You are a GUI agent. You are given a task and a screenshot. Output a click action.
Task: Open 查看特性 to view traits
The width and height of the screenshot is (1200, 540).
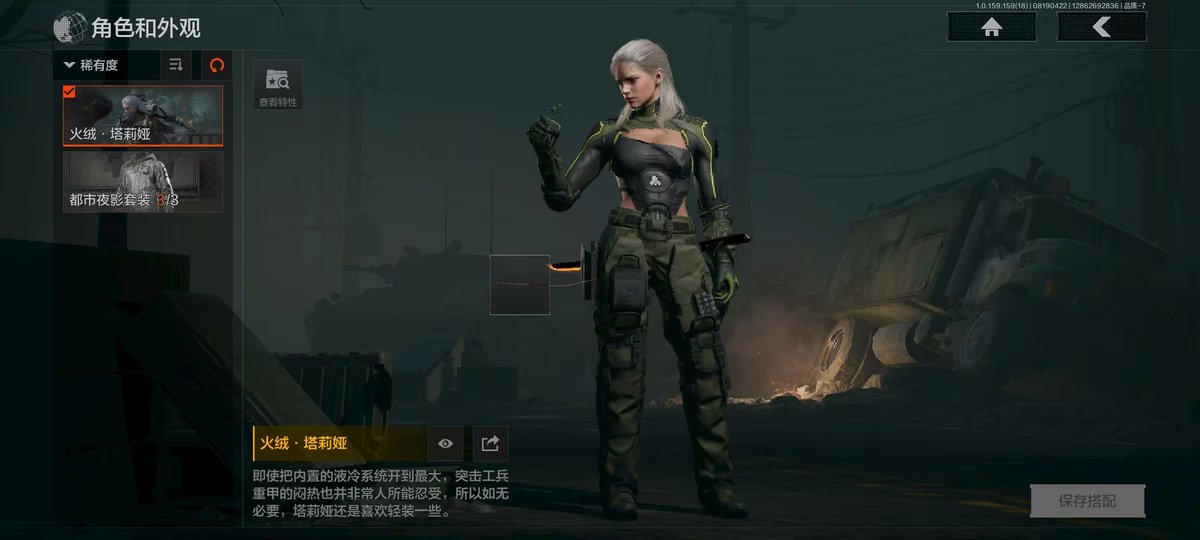[277, 86]
